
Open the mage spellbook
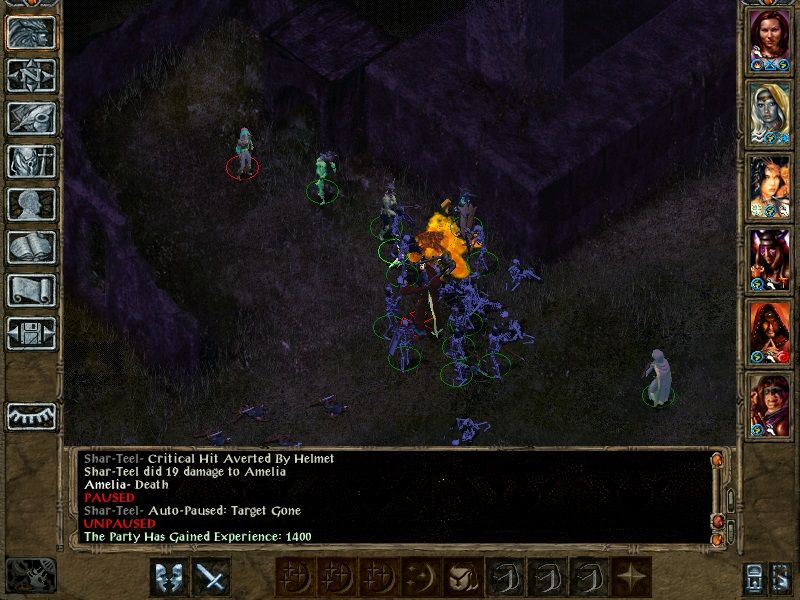click(x=31, y=247)
